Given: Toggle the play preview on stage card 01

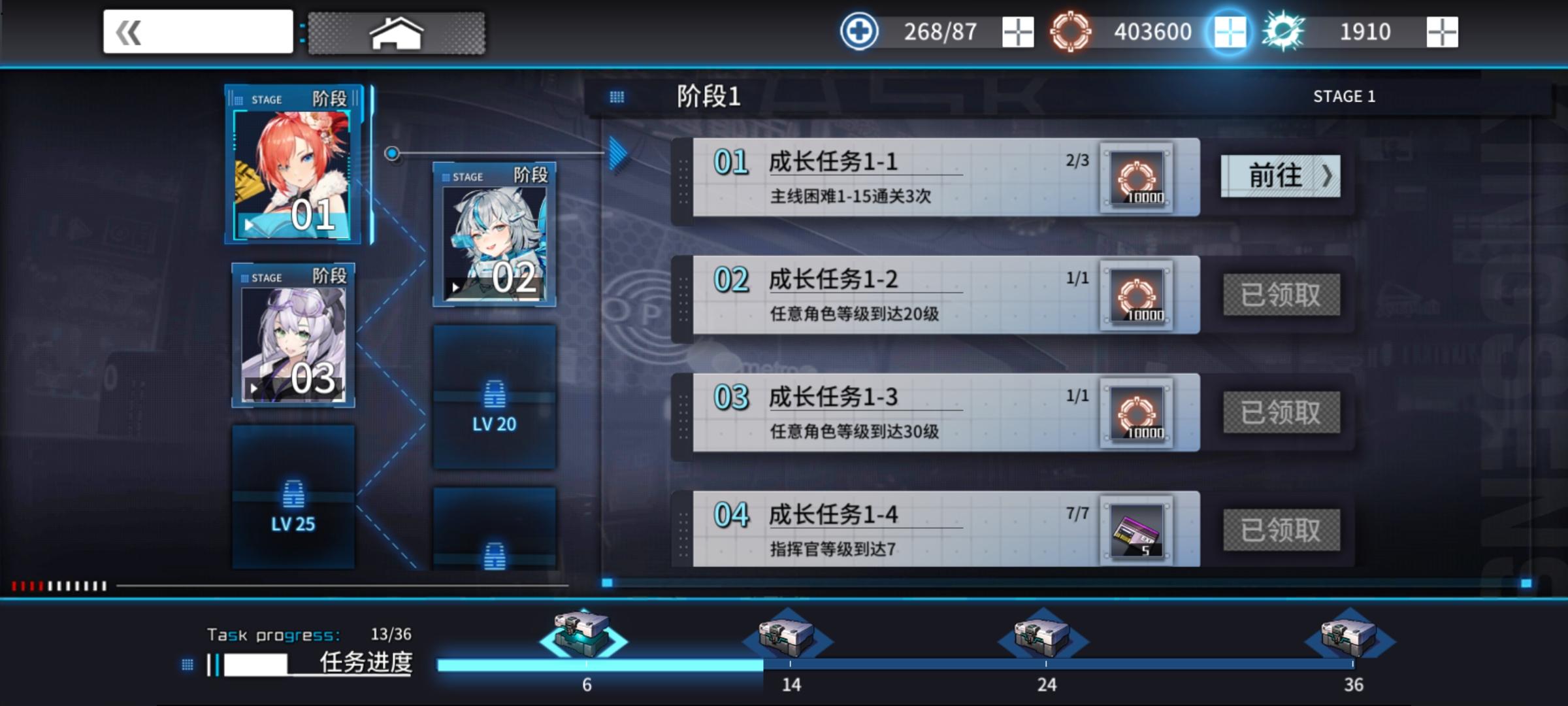Looking at the screenshot, I should pos(248,226).
